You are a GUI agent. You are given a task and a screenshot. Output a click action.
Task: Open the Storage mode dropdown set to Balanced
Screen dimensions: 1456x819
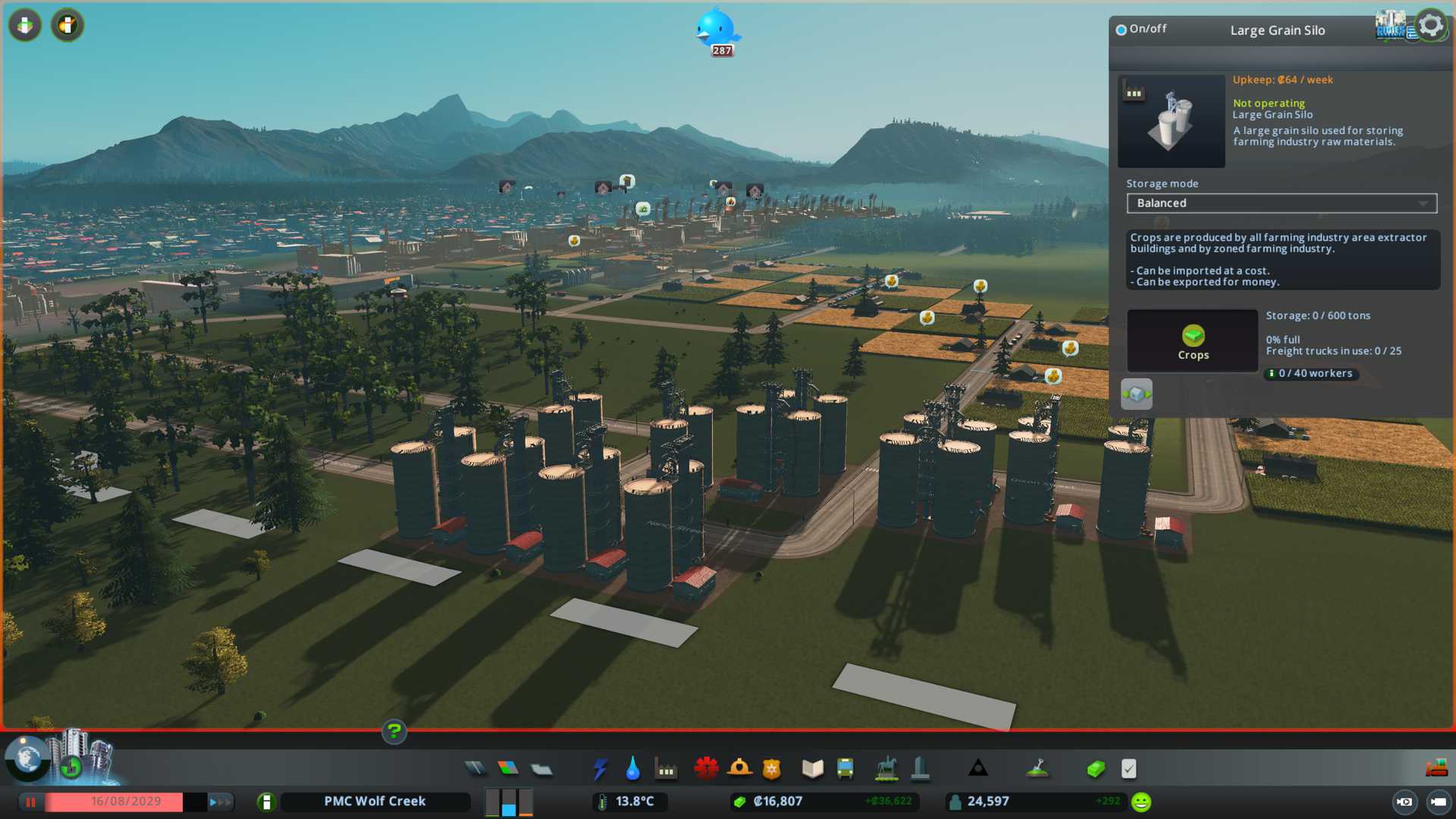(x=1281, y=203)
